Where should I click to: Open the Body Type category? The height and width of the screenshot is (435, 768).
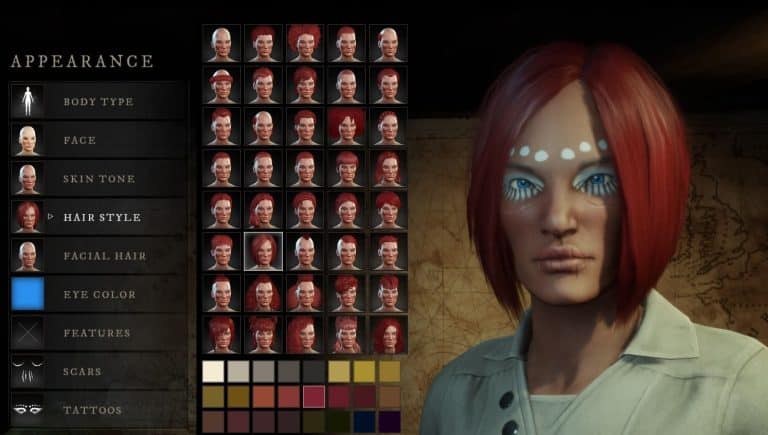(x=98, y=101)
